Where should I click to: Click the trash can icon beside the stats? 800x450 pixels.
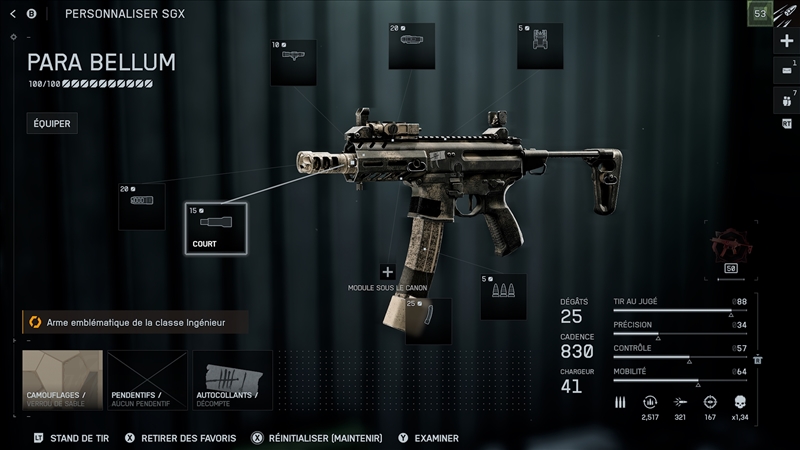758,359
